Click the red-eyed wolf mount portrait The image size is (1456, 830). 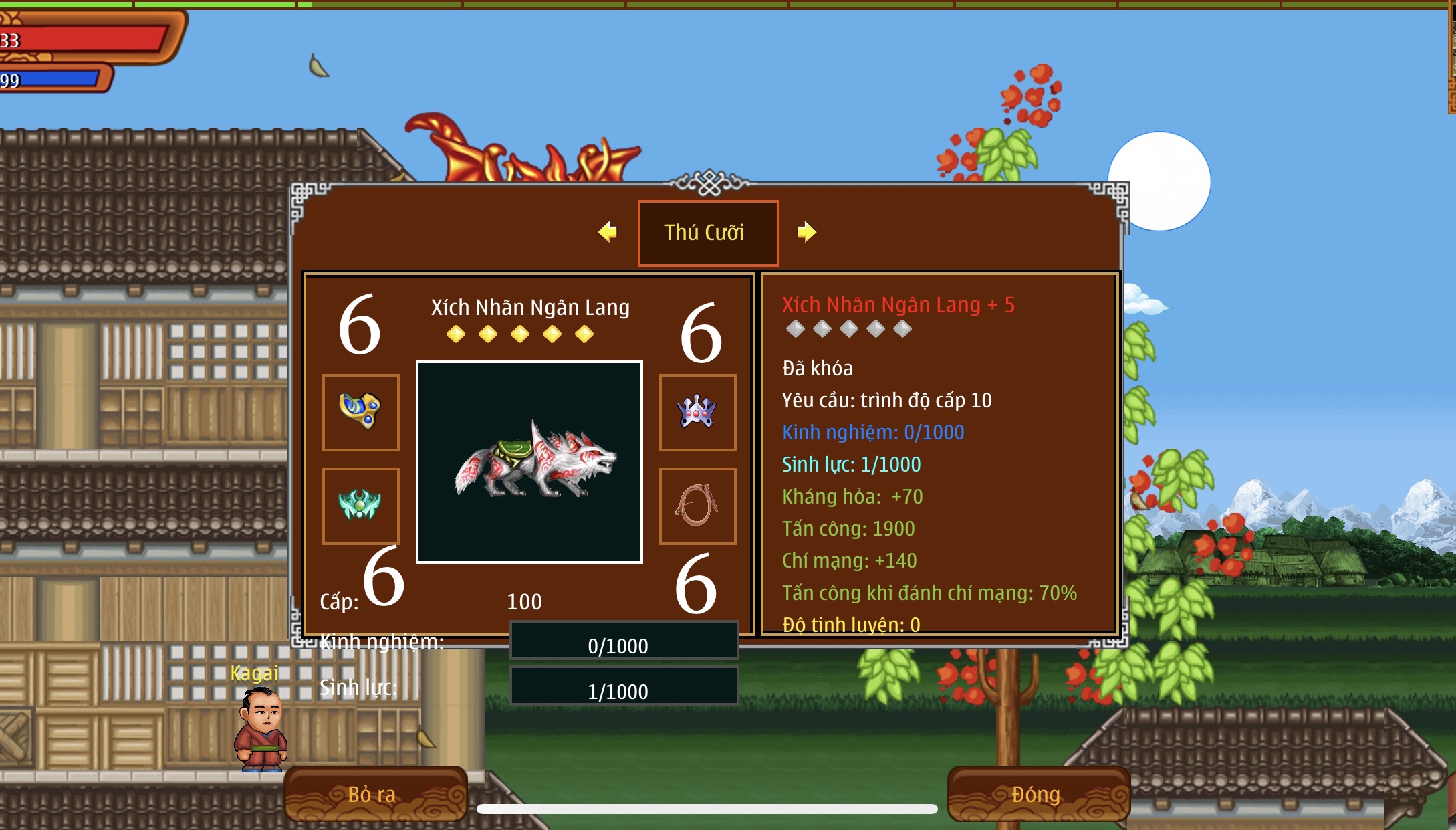[529, 462]
